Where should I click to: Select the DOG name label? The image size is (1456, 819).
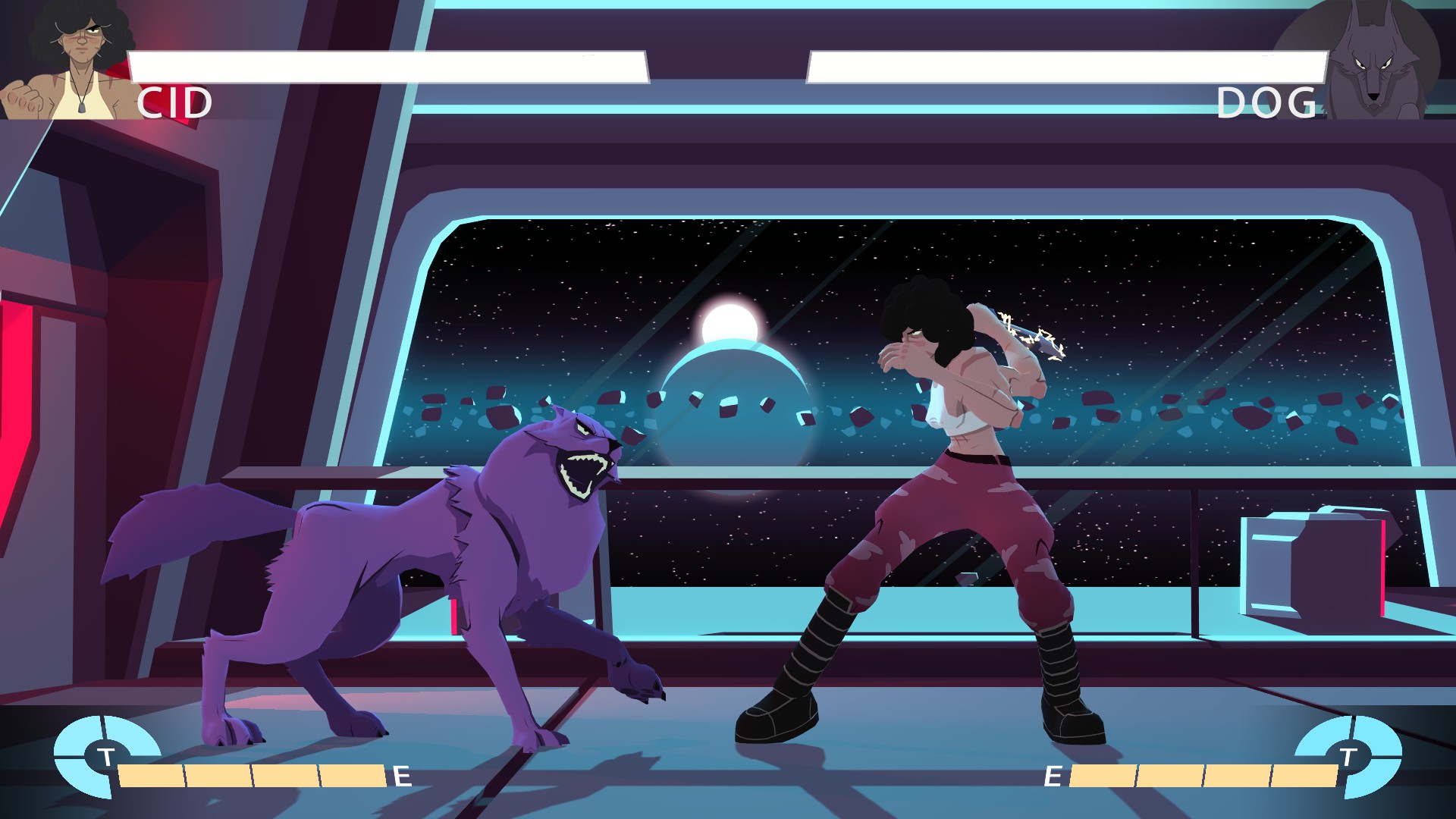[1268, 102]
